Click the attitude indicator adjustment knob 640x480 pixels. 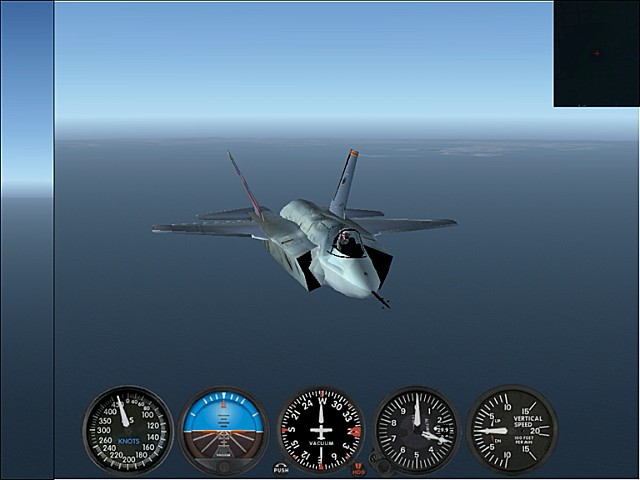224,466
